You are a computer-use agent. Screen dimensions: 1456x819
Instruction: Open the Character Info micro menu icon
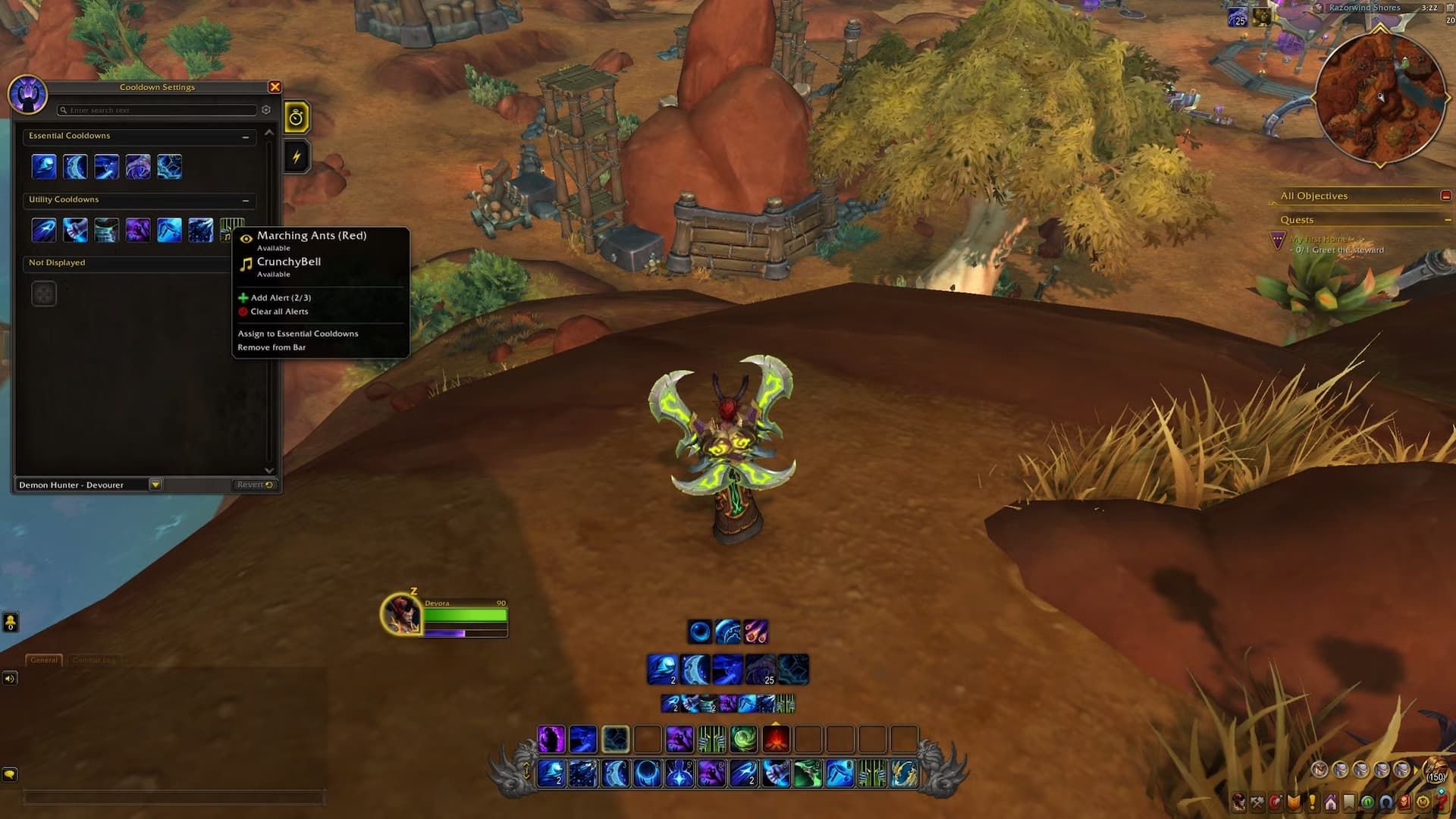coord(1238,802)
